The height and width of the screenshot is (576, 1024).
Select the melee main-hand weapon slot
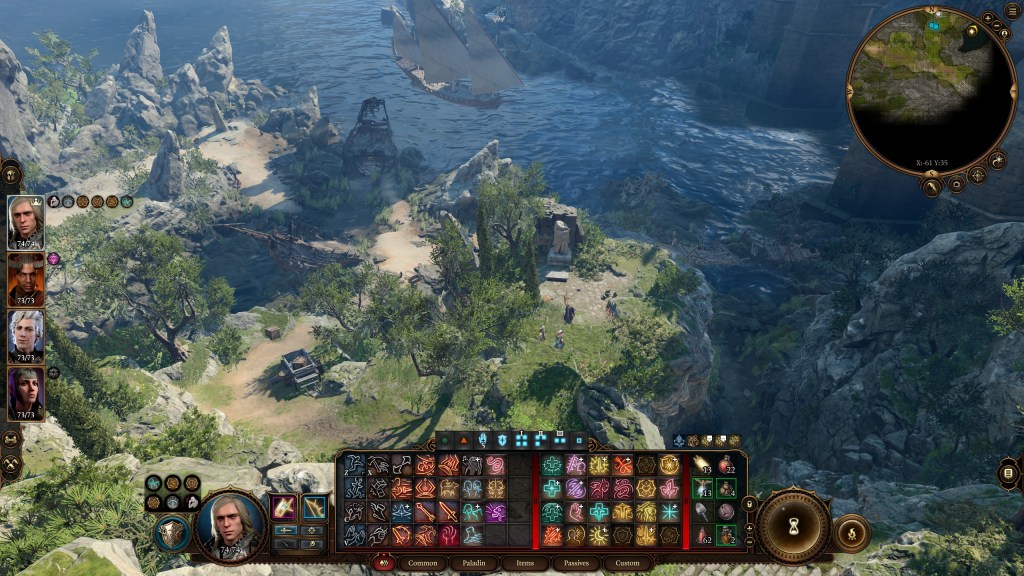coord(285,508)
